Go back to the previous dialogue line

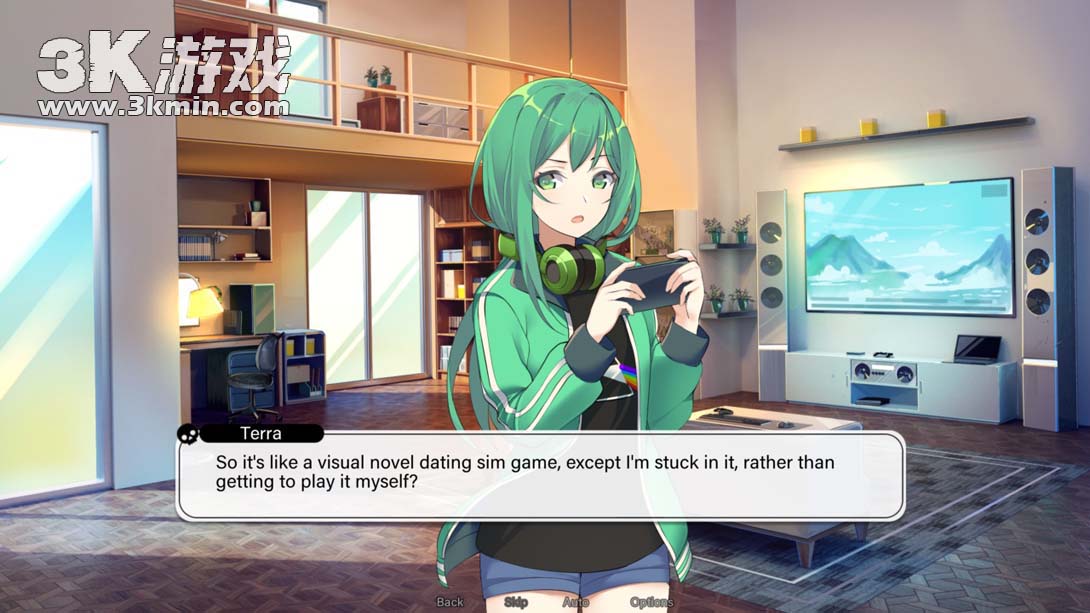450,602
